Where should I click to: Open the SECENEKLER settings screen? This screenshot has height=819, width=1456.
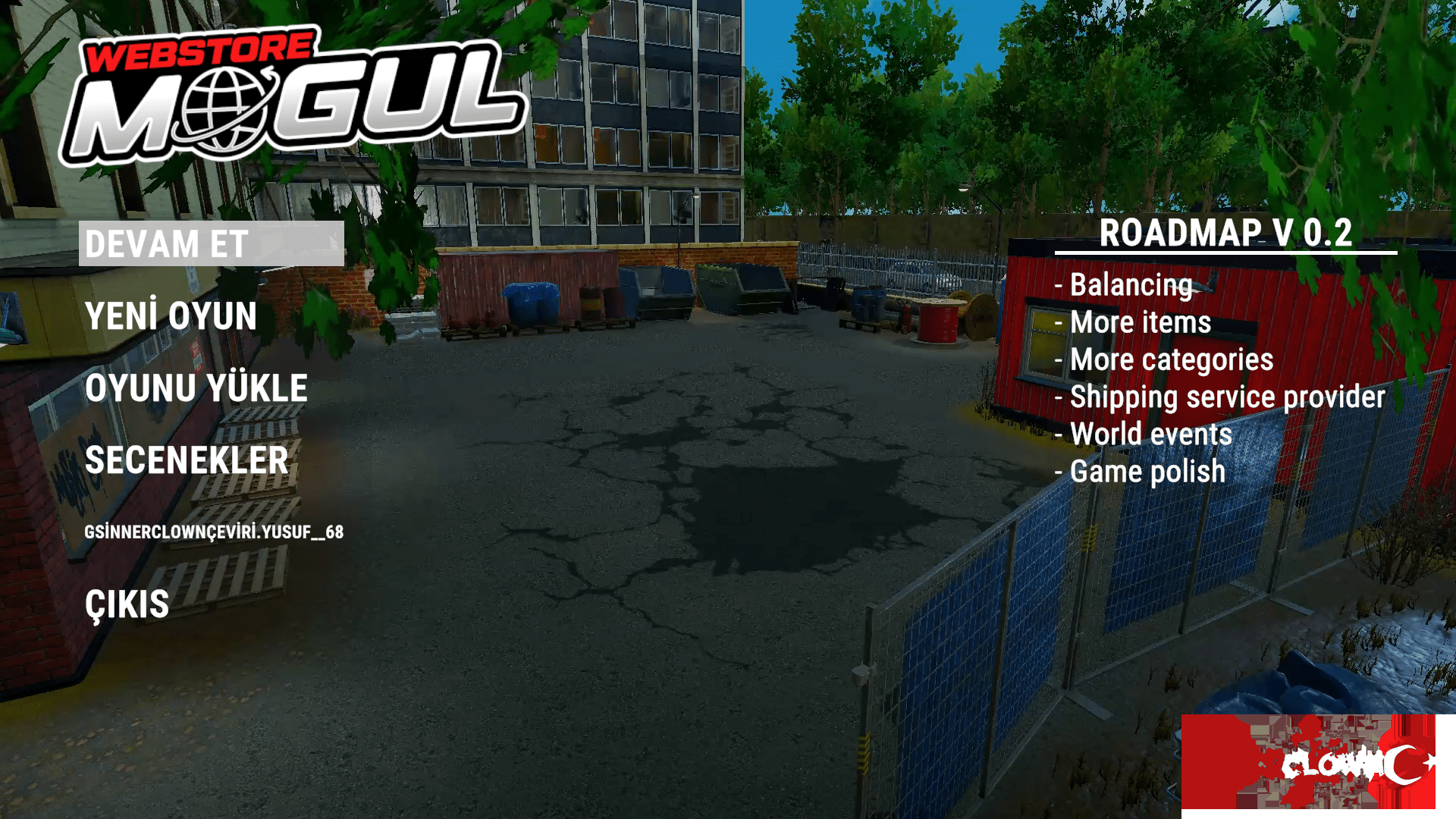pos(187,460)
